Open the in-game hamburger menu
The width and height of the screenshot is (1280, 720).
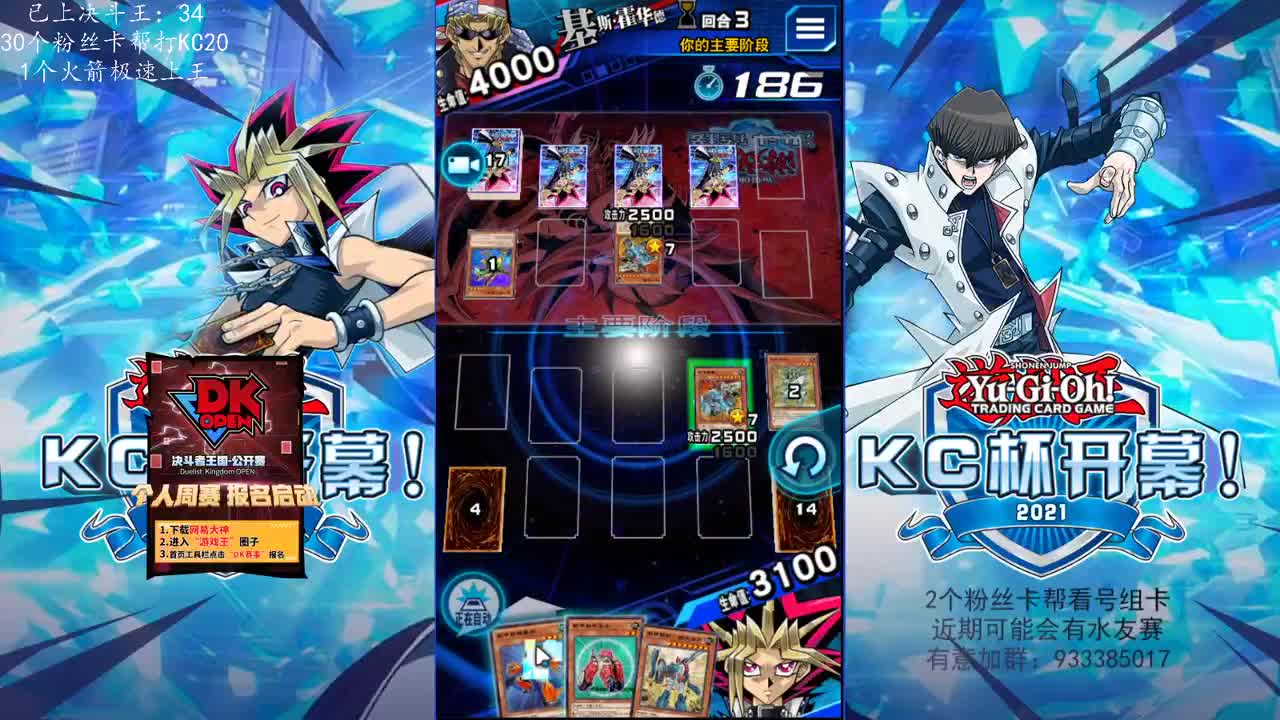(x=809, y=29)
